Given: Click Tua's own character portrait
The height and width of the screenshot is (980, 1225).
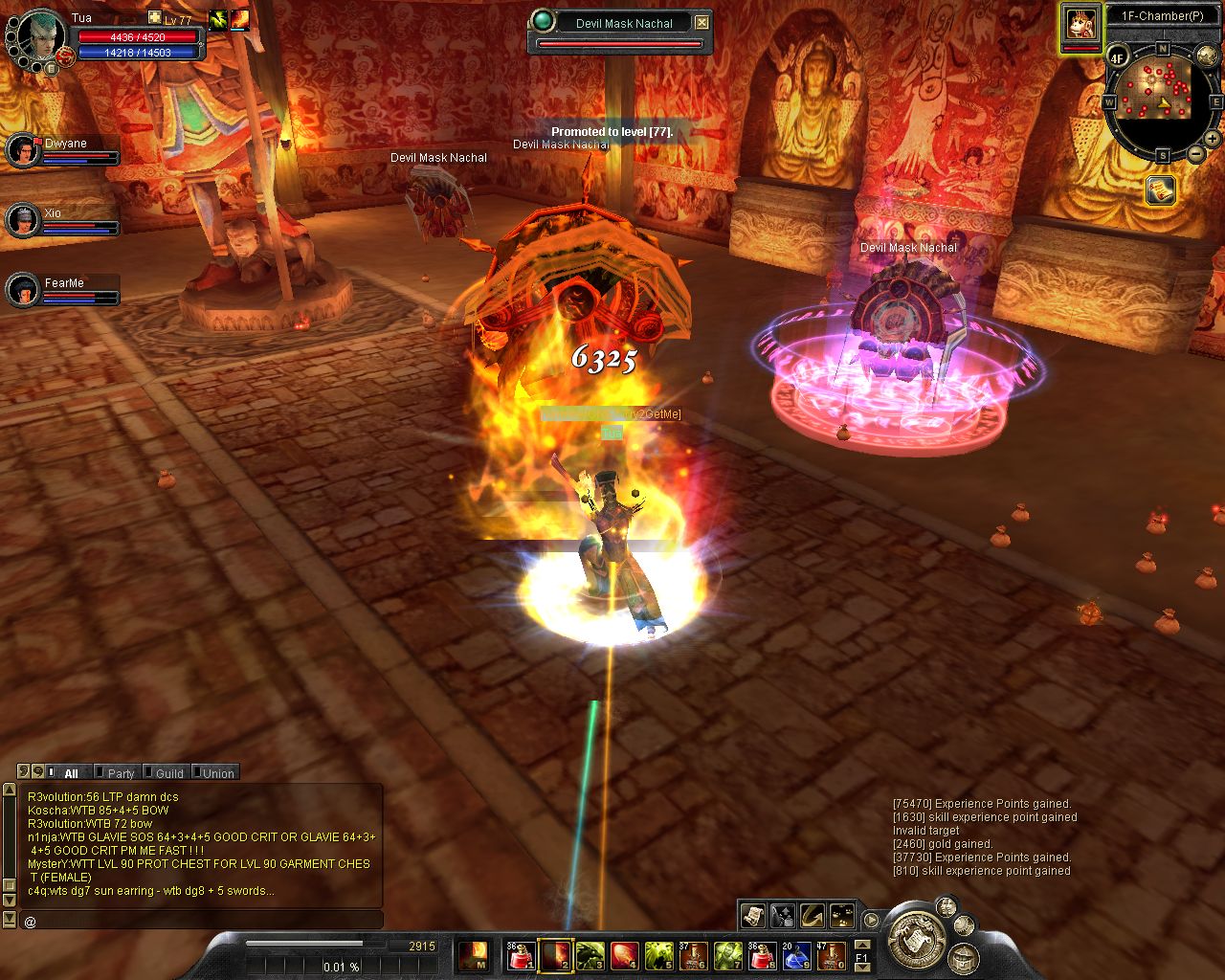Looking at the screenshot, I should tap(40, 35).
